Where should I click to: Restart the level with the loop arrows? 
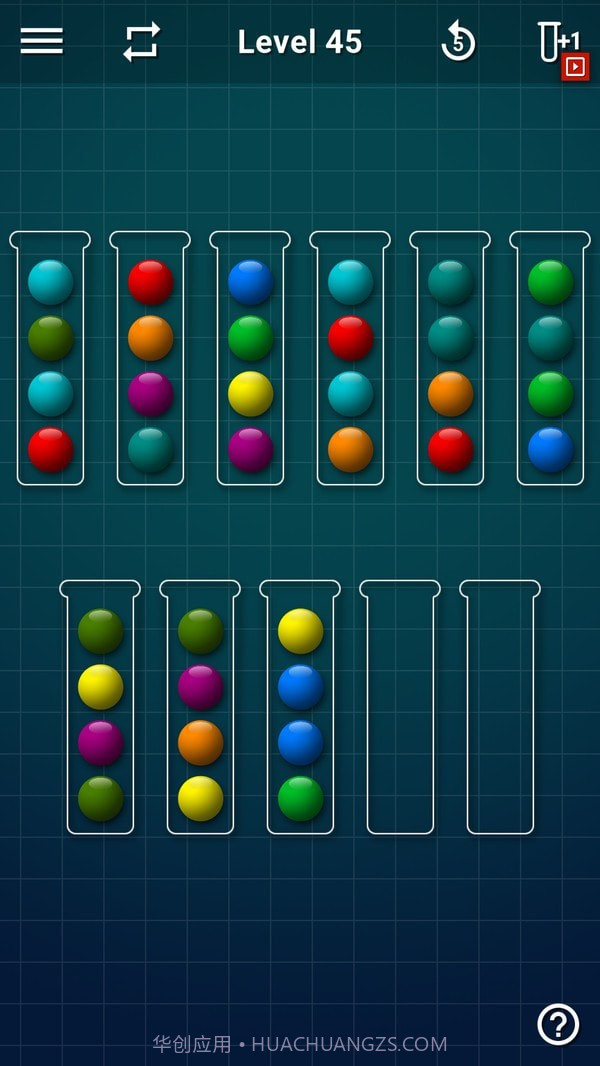click(x=141, y=42)
